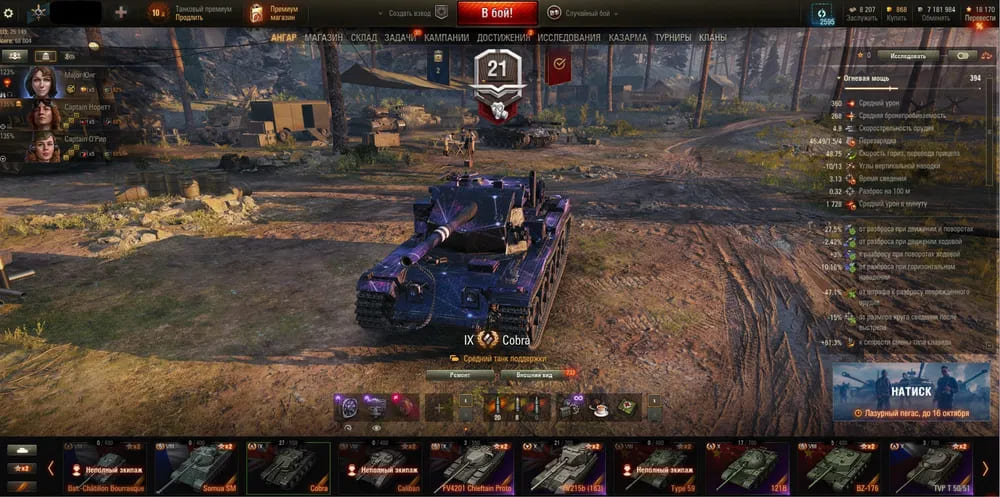
Task: Click the Исследовать button
Action: (x=908, y=56)
